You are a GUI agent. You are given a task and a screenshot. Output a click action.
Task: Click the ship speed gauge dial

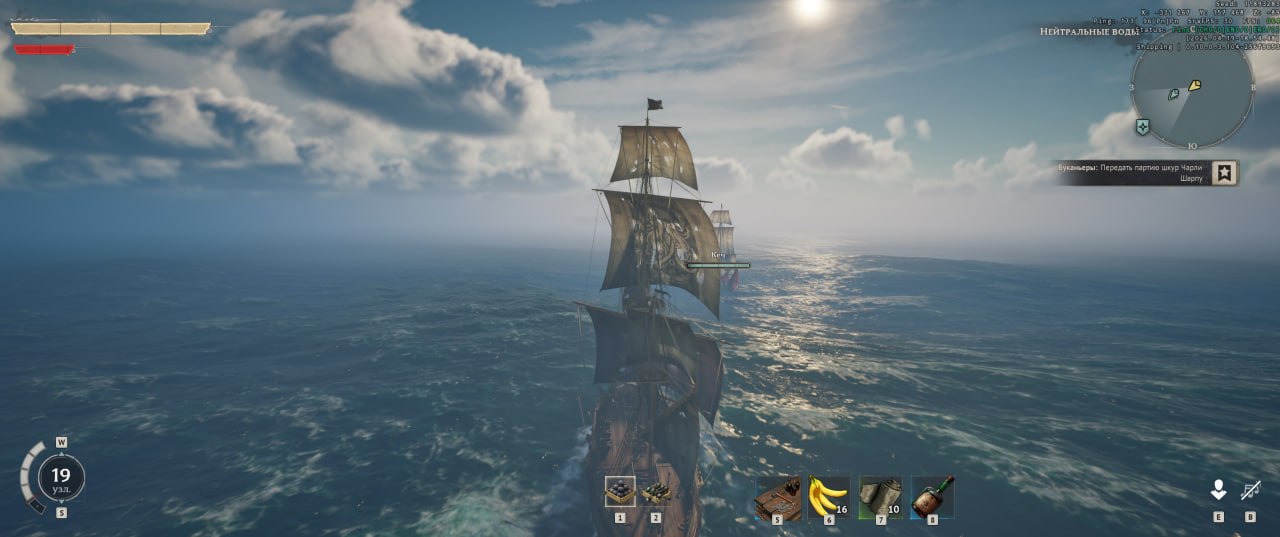pos(61,477)
